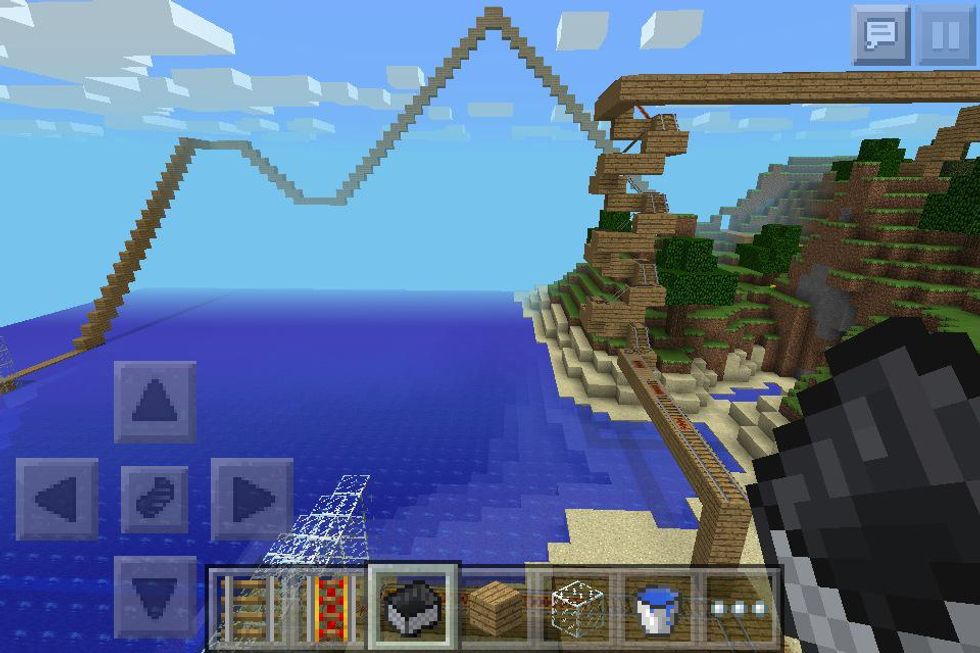Equip the water bucket from hotbar
Image resolution: width=980 pixels, height=653 pixels.
[662, 607]
